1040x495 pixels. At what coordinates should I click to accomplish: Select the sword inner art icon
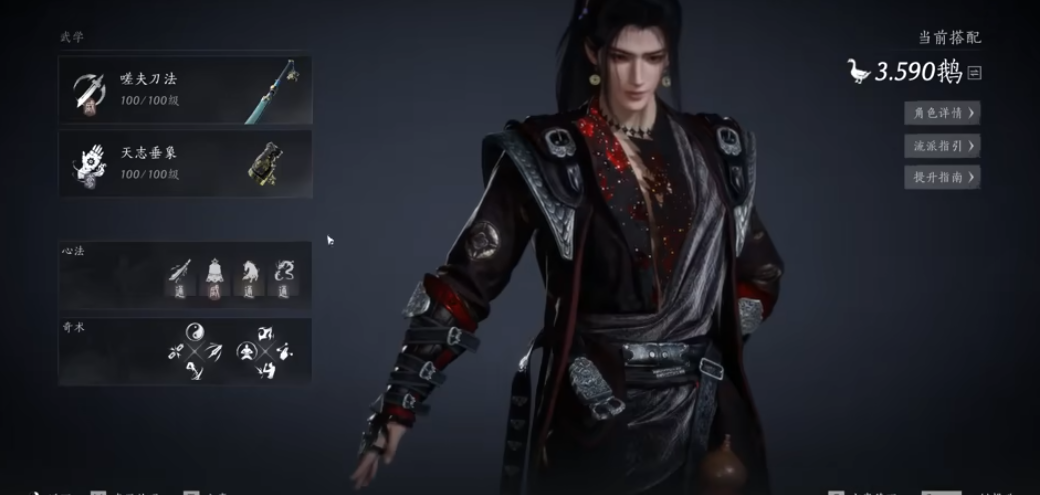click(179, 273)
